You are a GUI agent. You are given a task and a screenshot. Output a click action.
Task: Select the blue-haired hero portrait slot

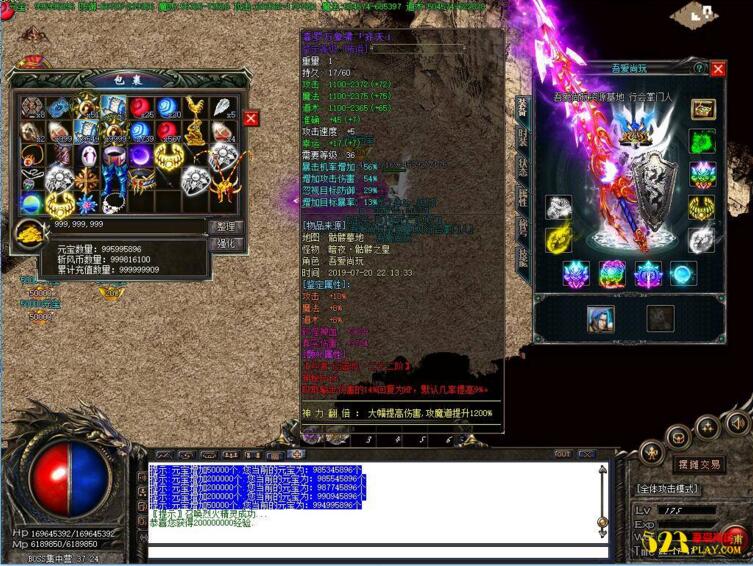click(x=600, y=318)
